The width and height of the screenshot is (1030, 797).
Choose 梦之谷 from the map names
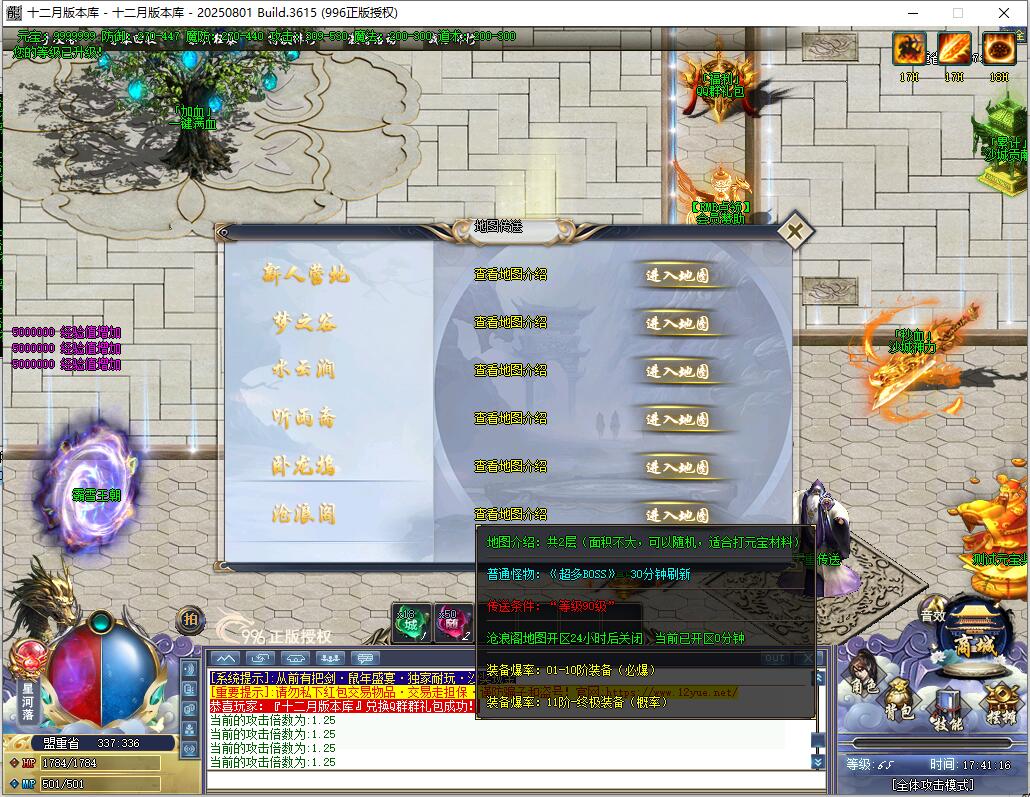point(304,323)
